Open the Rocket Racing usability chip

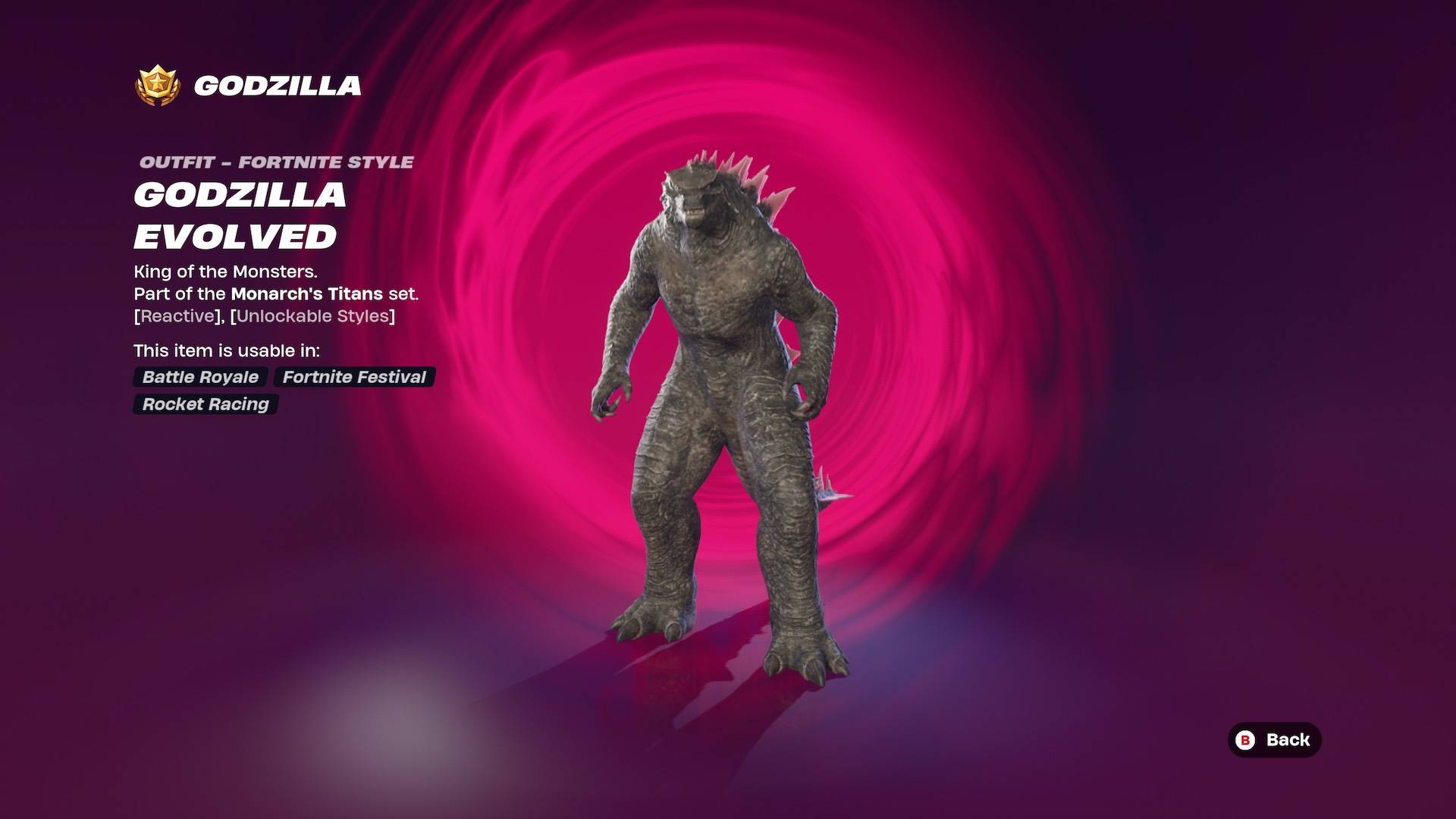[204, 404]
